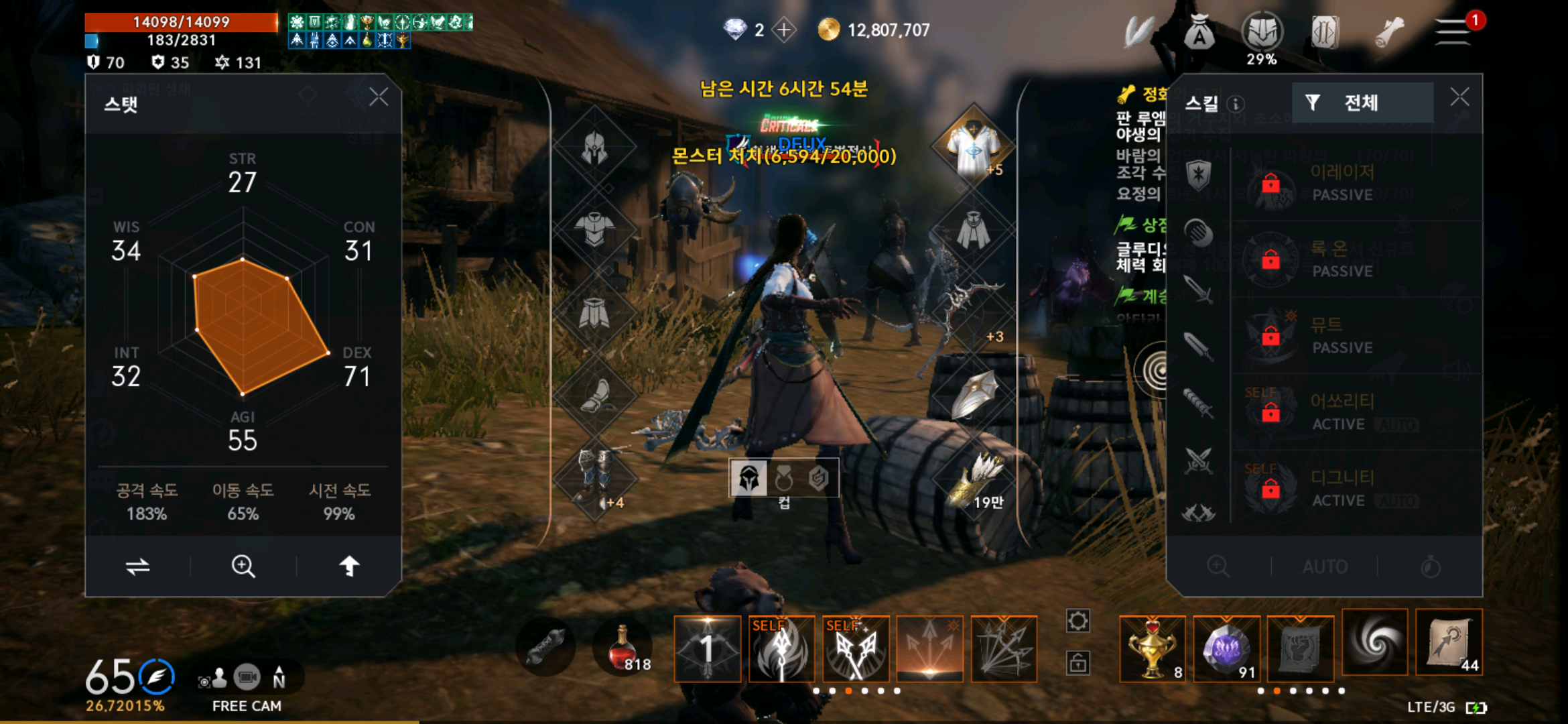Open the hamburger menu with notification badge
The height and width of the screenshot is (724, 1568).
(1451, 30)
